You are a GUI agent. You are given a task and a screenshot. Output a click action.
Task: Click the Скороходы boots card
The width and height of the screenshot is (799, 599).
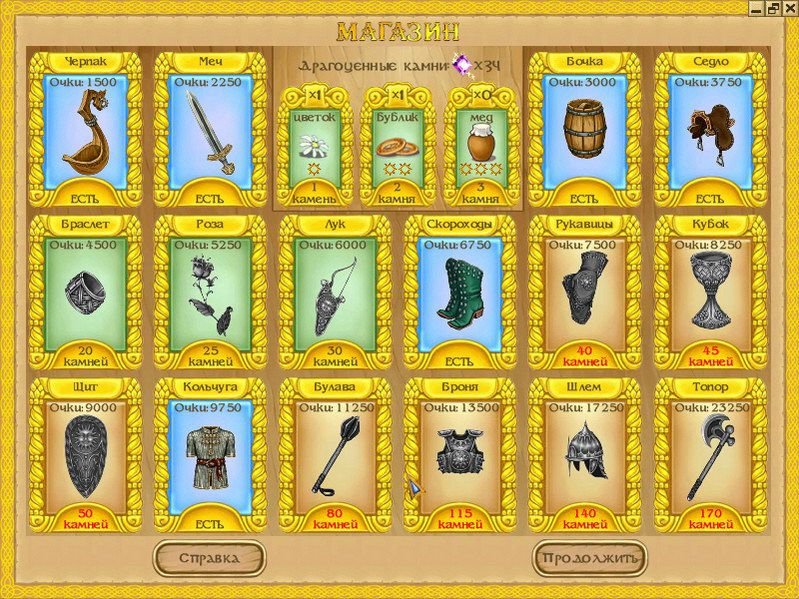pos(460,291)
